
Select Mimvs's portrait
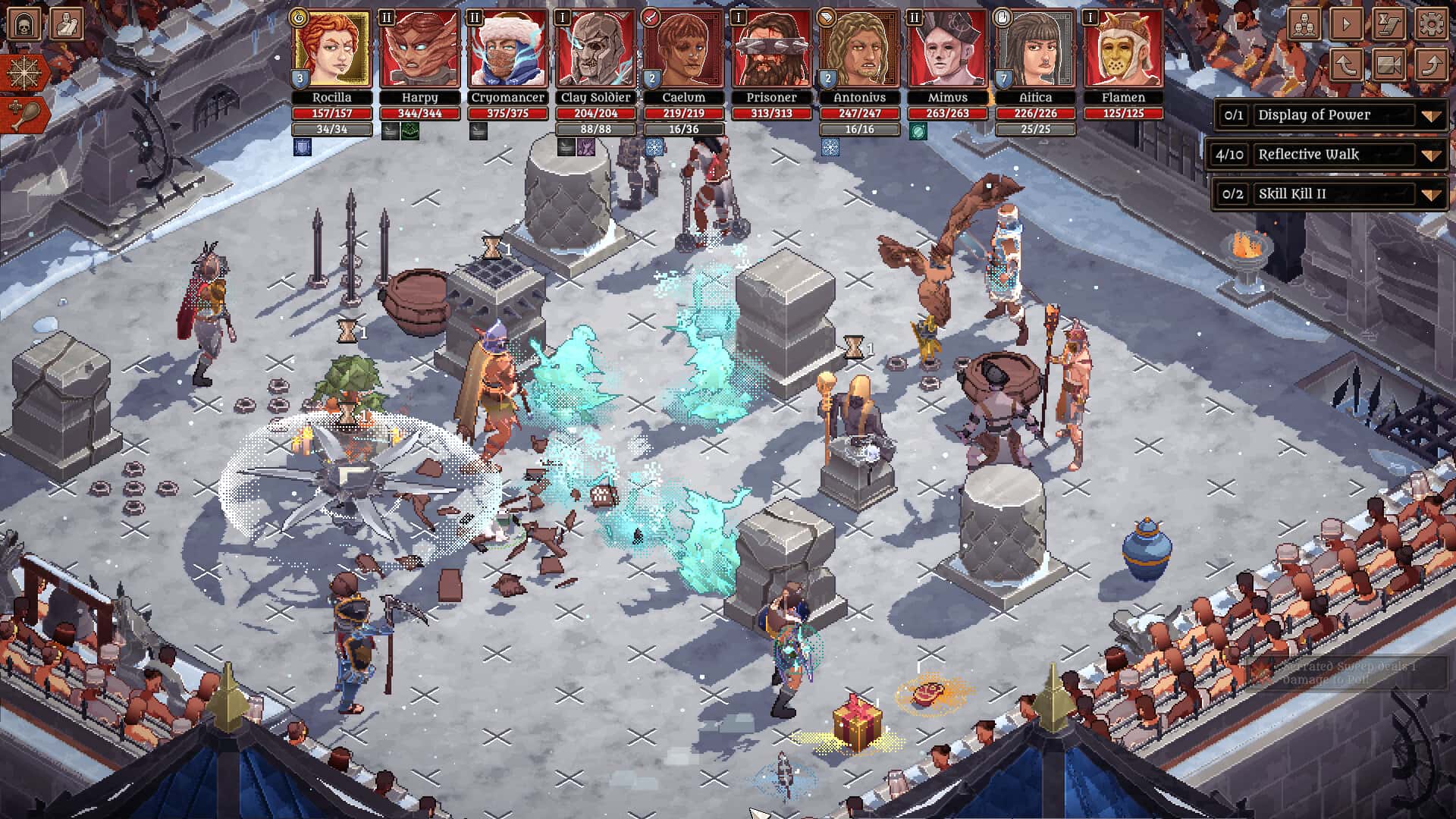click(x=947, y=49)
